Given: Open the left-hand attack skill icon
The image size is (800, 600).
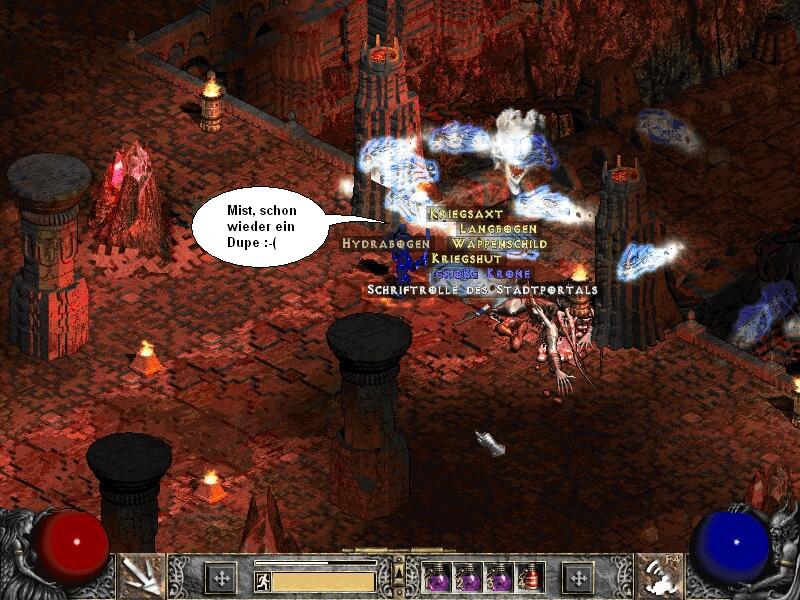Looking at the screenshot, I should [141, 575].
